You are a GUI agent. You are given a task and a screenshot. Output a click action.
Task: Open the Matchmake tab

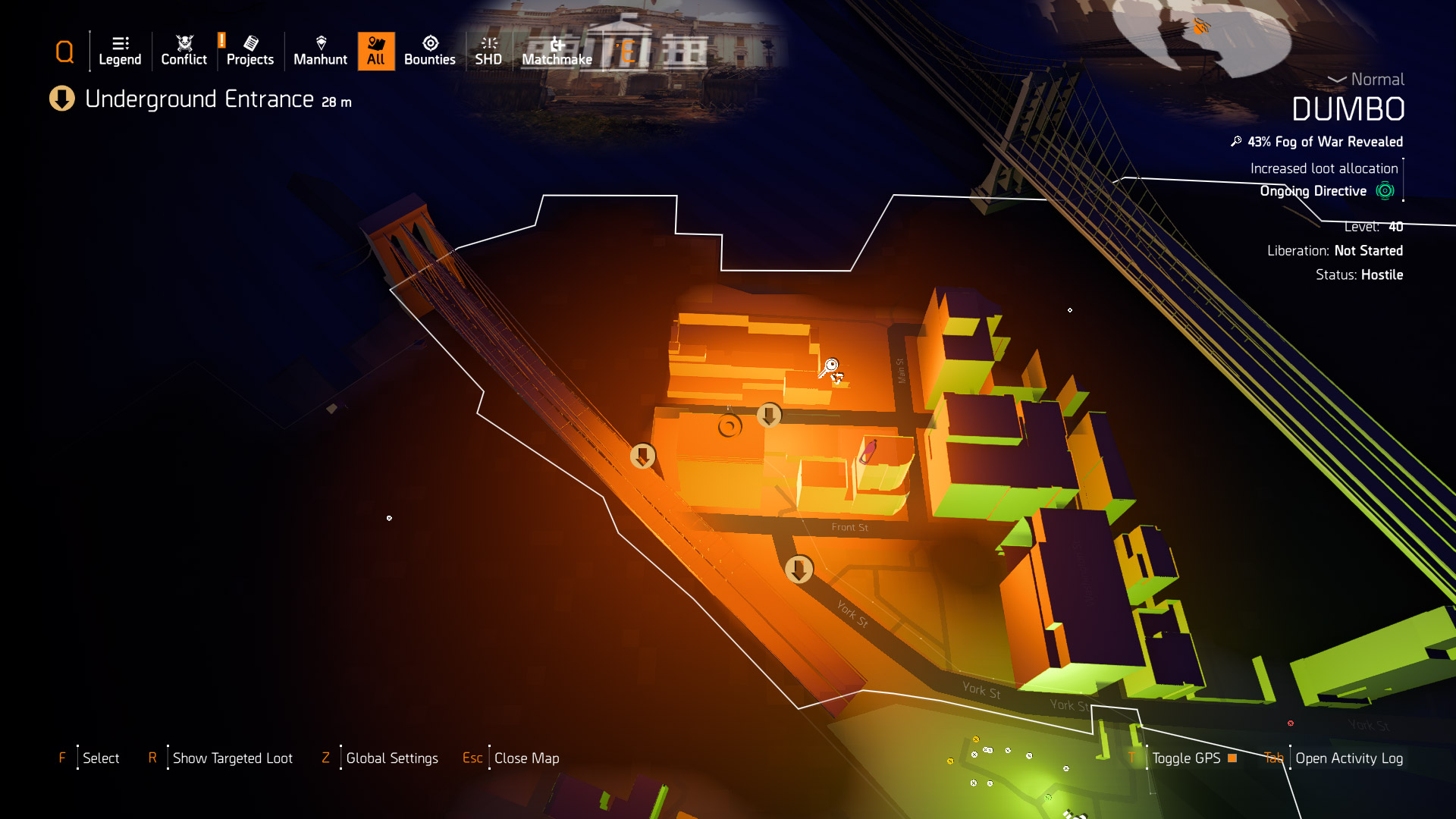(x=557, y=51)
